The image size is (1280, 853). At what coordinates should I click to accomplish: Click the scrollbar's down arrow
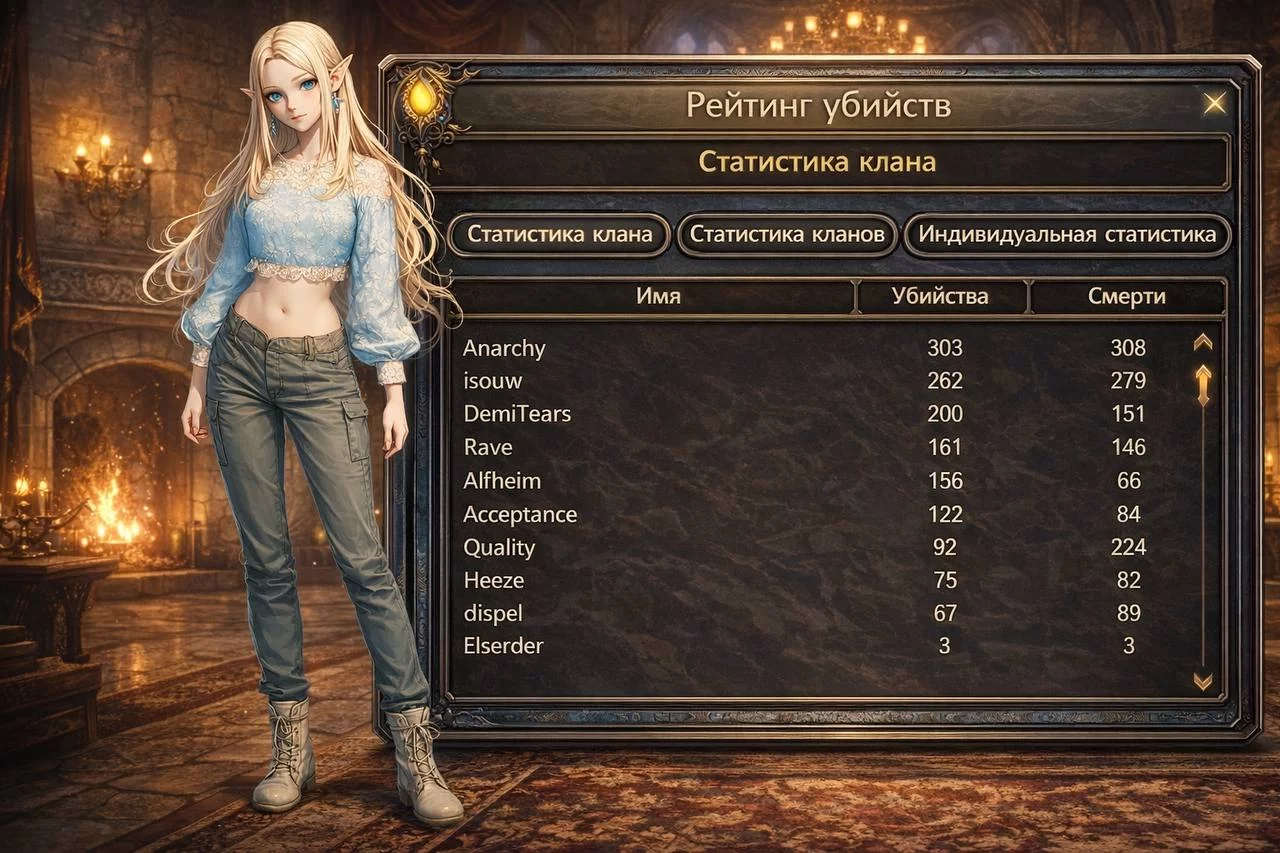tap(1203, 681)
